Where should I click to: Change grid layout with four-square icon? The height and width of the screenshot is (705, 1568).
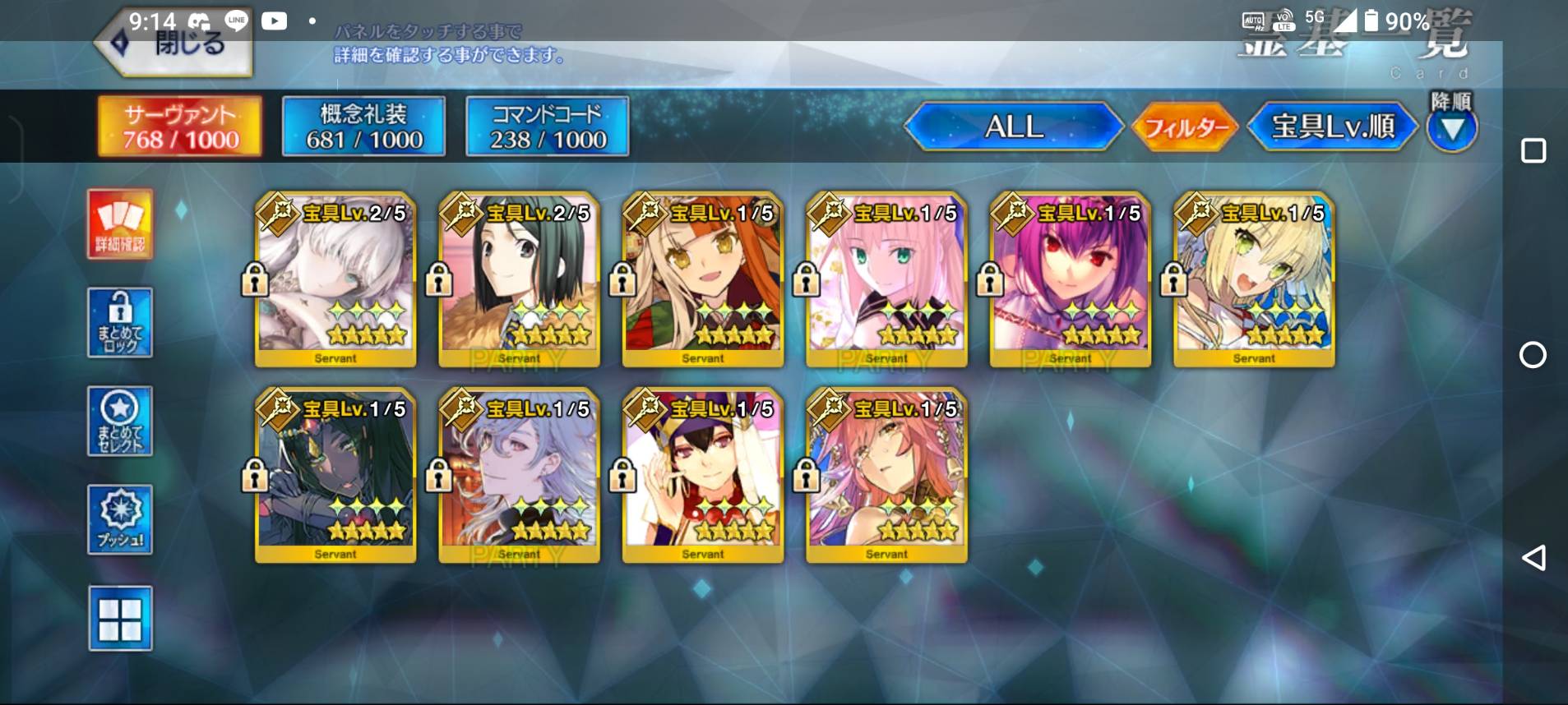120,619
